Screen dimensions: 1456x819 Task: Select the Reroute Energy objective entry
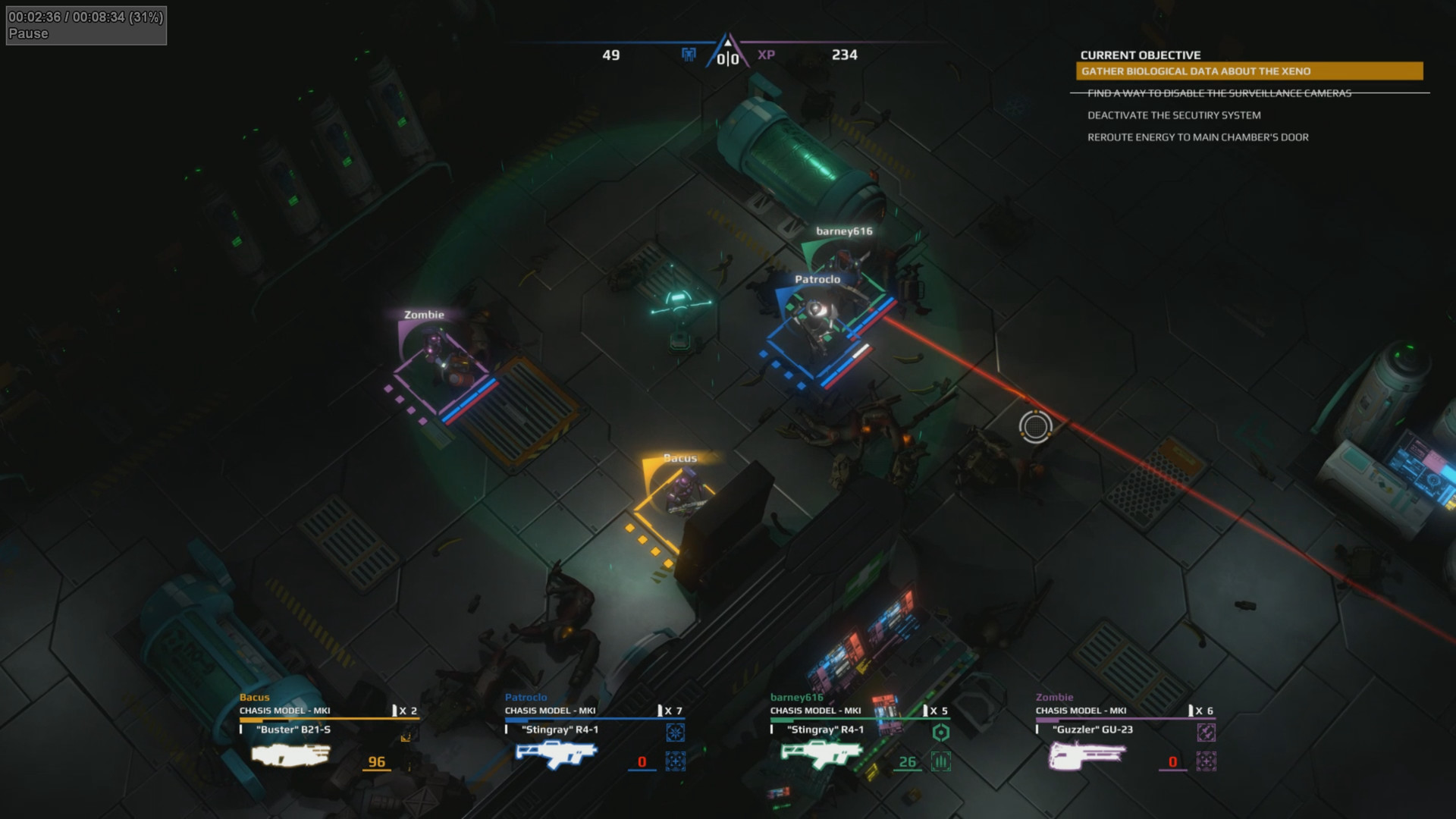1197,137
